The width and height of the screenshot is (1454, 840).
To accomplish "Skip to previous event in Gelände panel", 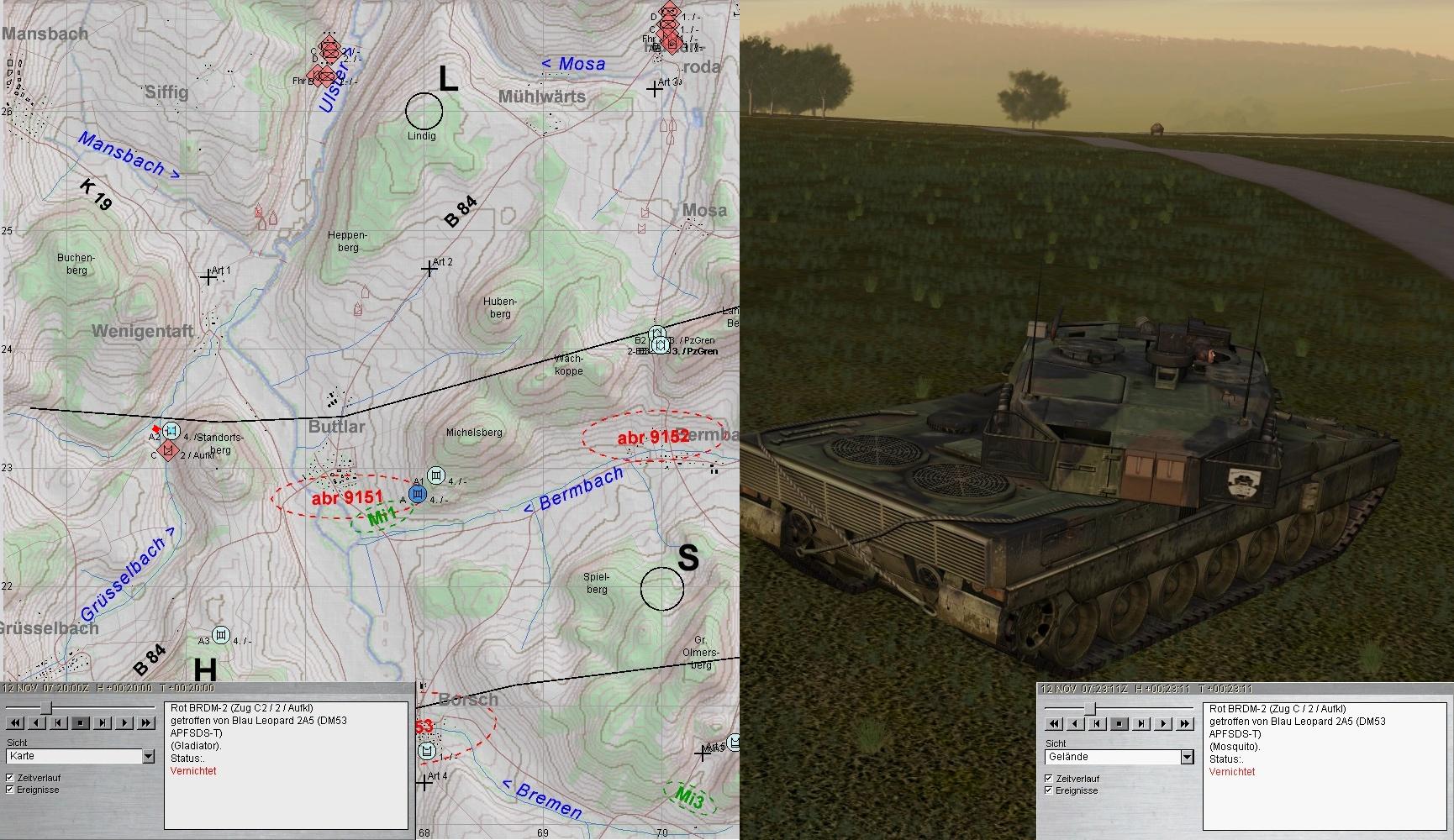I will (1097, 723).
